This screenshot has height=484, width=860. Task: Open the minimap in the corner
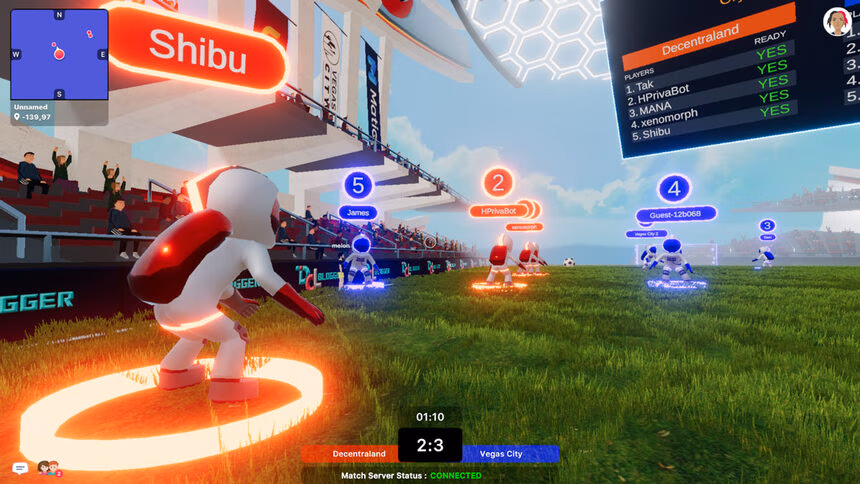pos(59,54)
